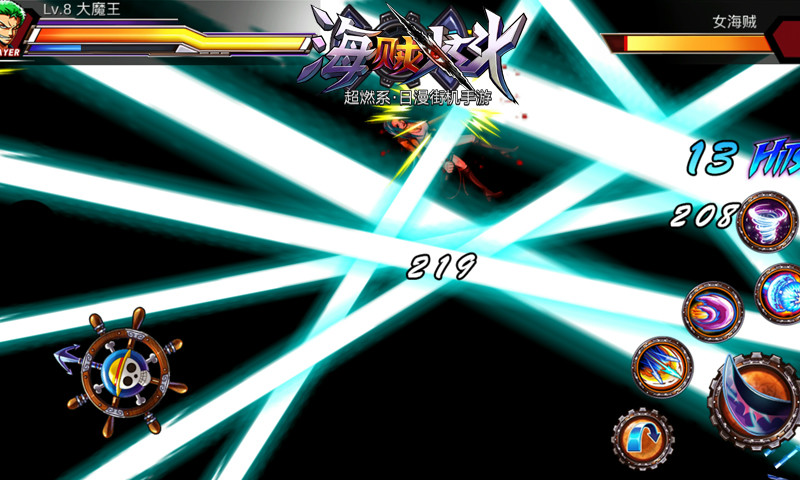Image resolution: width=800 pixels, height=480 pixels.
Task: Tap the large crescent blade attack button
Action: [x=756, y=401]
